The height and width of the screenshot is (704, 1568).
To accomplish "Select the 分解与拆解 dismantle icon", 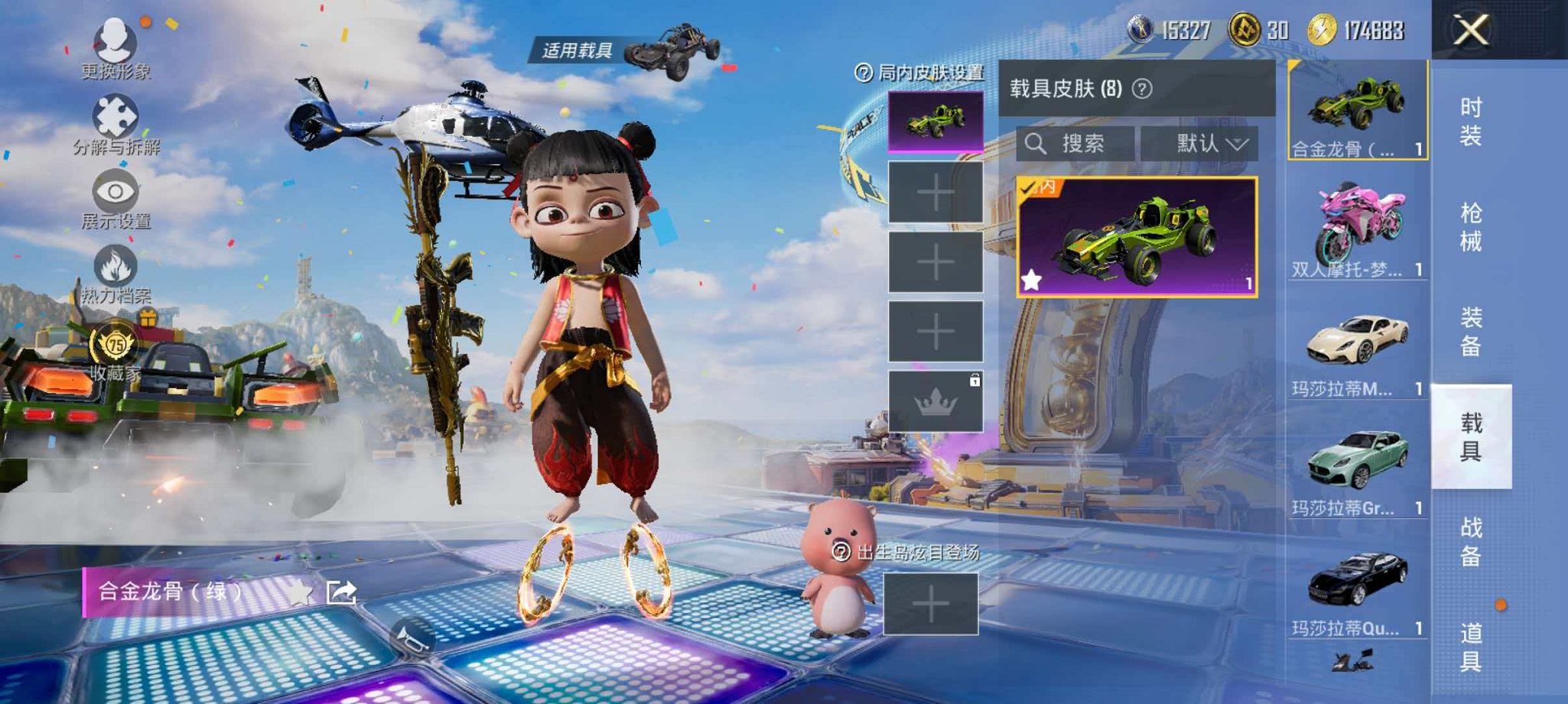I will tap(113, 115).
